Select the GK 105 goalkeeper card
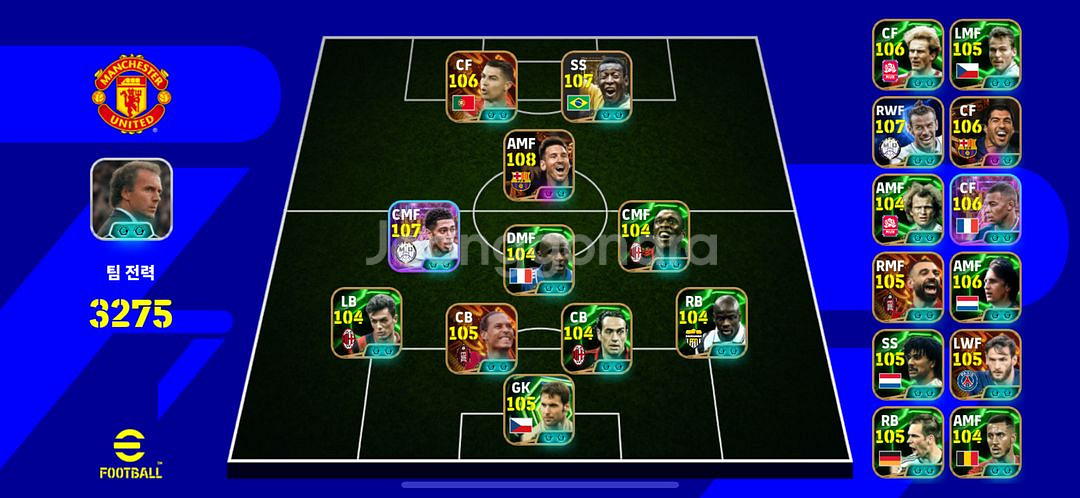1080x498 pixels. pos(539,408)
